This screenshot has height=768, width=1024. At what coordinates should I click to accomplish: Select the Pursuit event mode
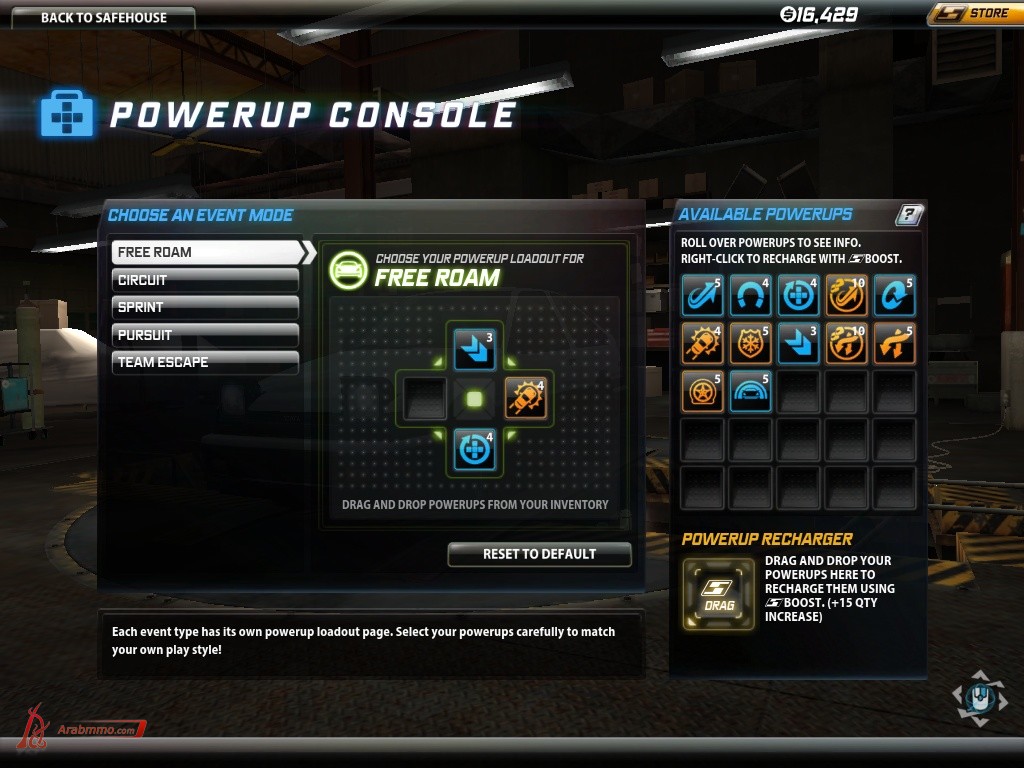tap(206, 335)
